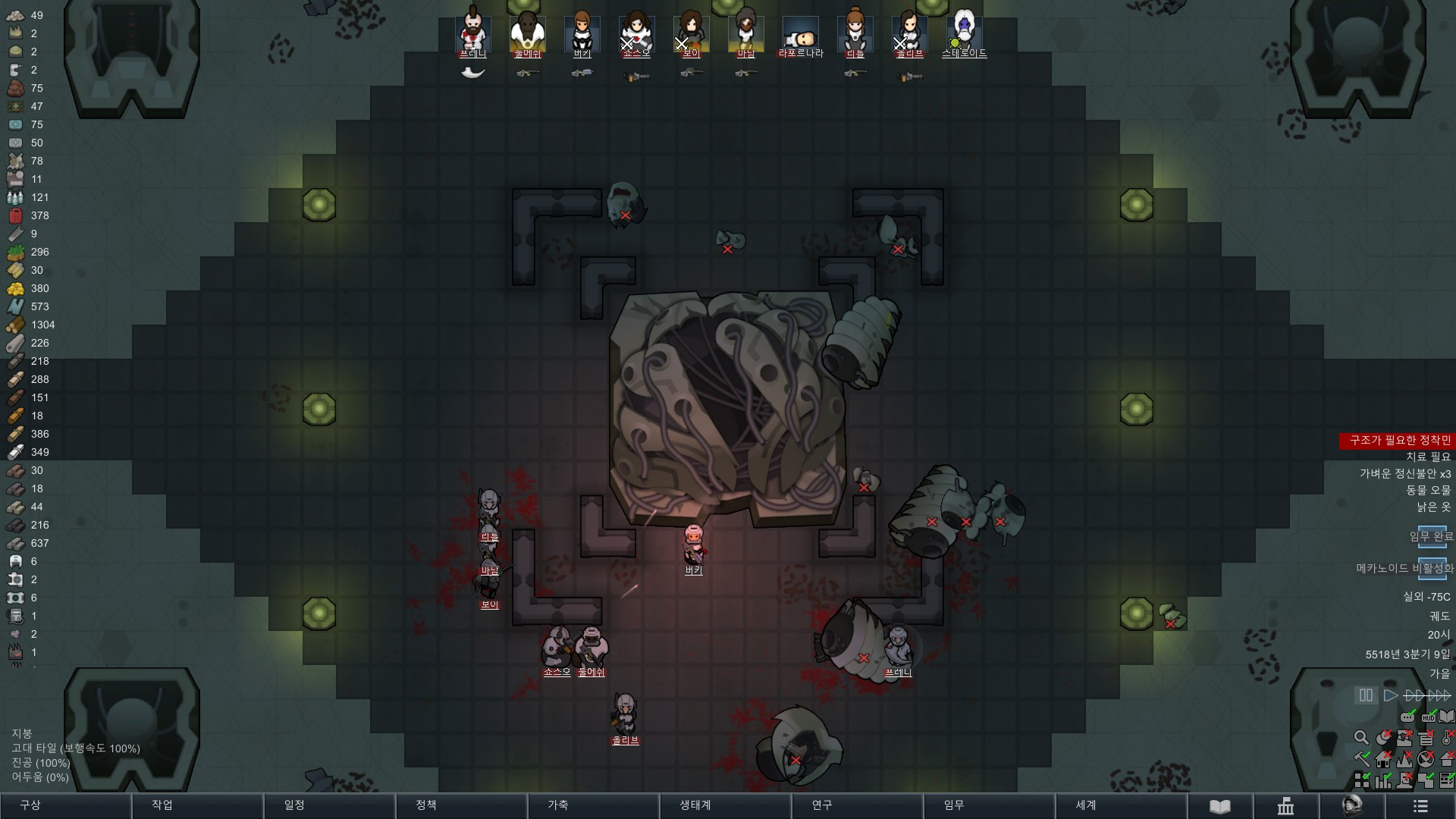Set game speed to normal play arrow

point(1390,695)
